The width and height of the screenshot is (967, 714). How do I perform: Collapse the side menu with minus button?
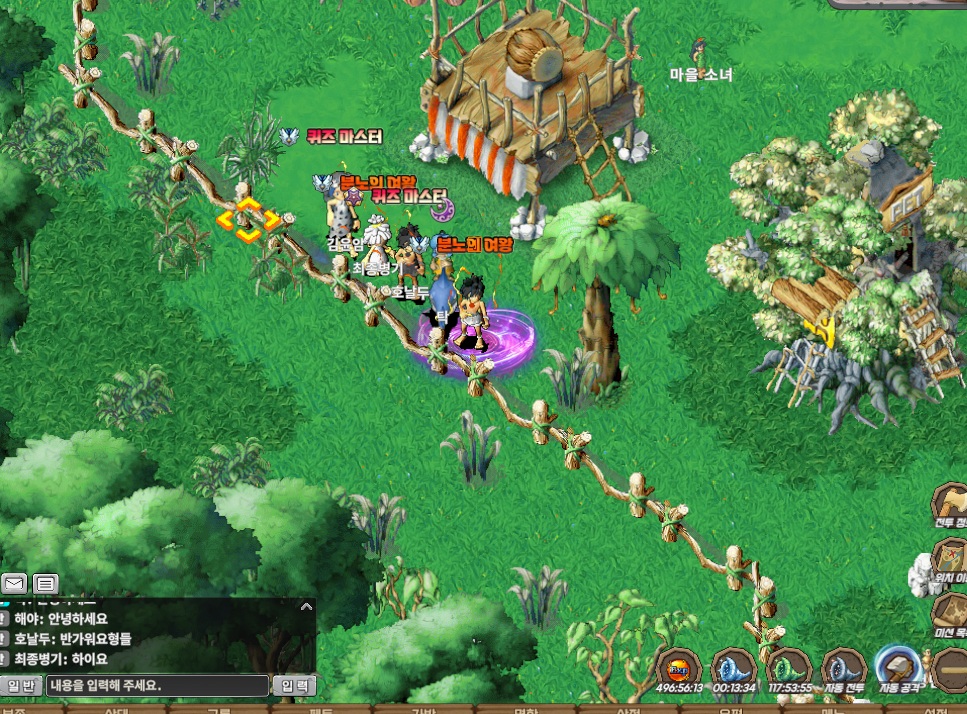tap(950, 668)
